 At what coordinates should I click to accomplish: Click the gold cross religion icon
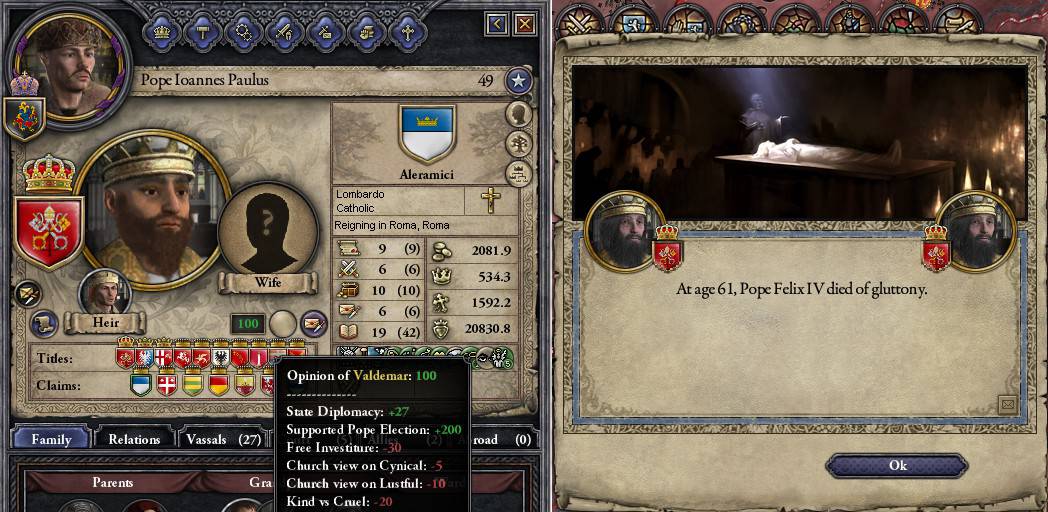pyautogui.click(x=490, y=201)
